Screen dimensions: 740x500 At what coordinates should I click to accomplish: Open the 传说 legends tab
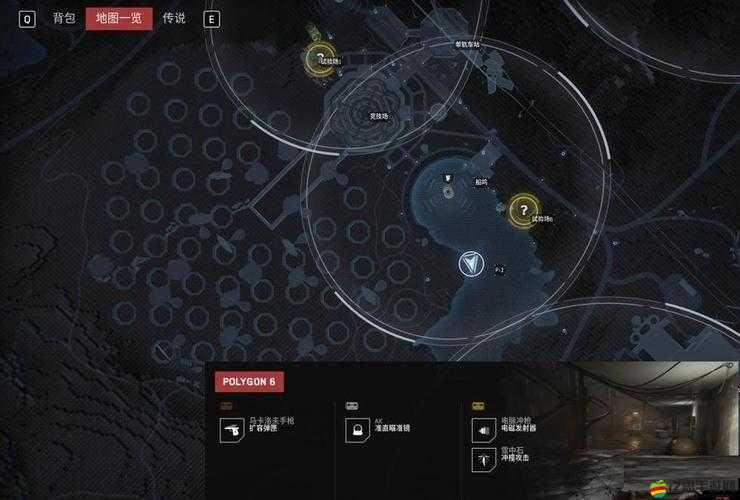(x=174, y=18)
